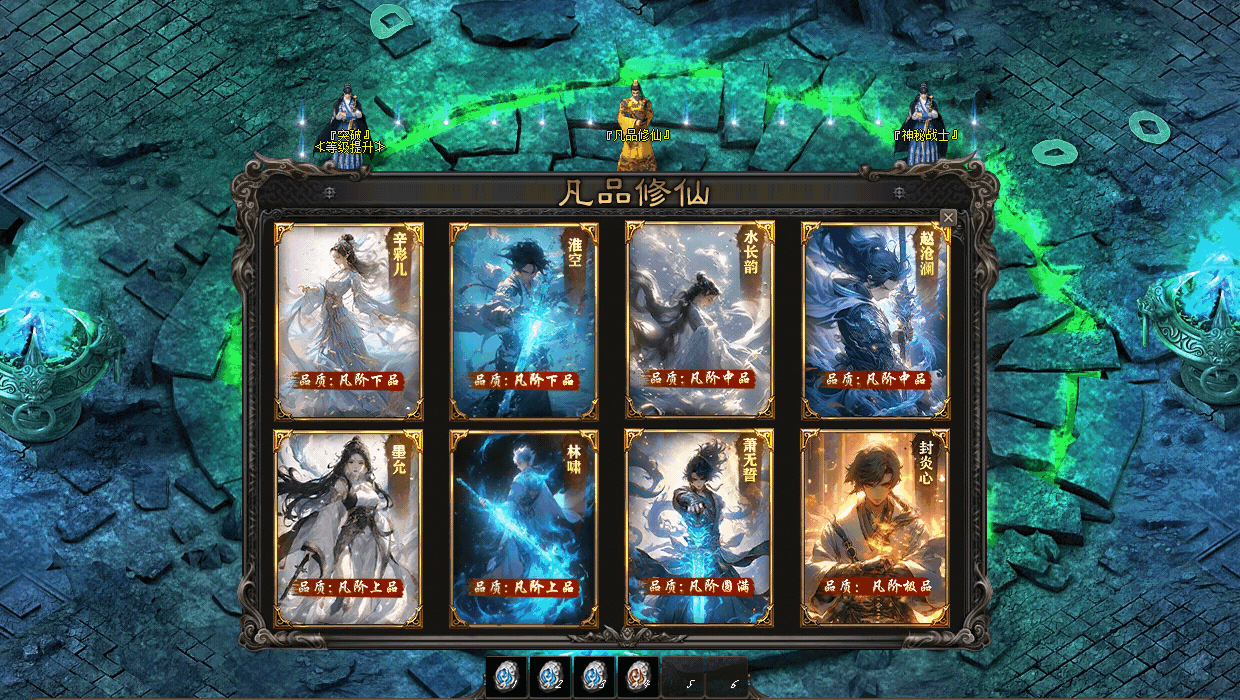The height and width of the screenshot is (700, 1240).
Task: Choose the 墨允 character card
Action: [x=349, y=528]
